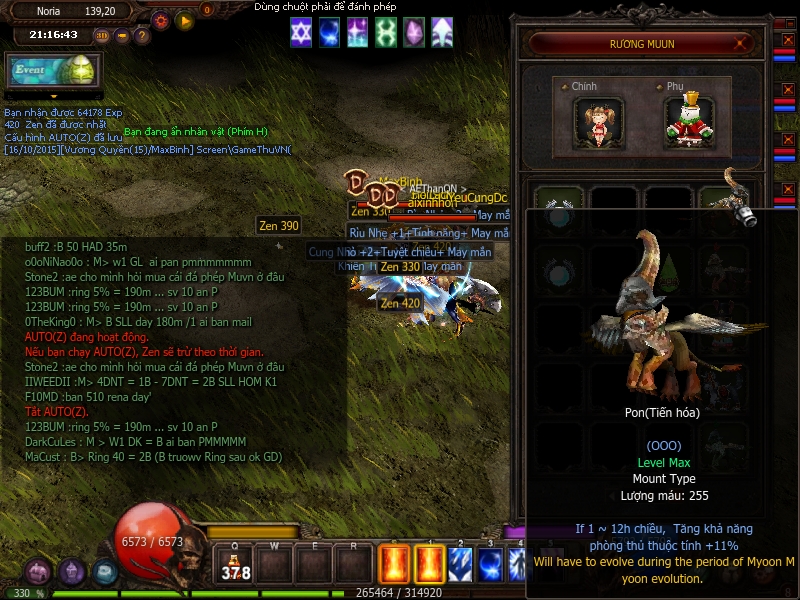
Task: Select the Chính muun slot with the pigtailed girl
Action: (600, 119)
